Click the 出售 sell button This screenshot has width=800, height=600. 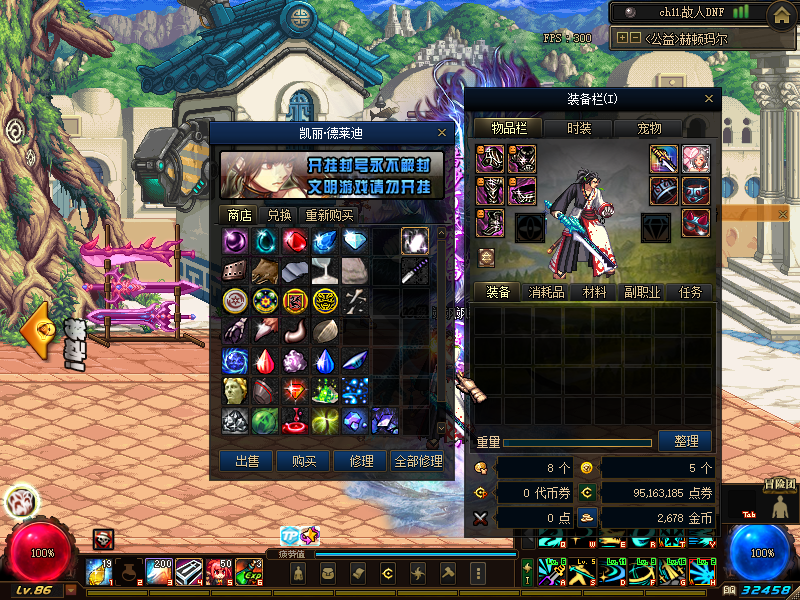246,461
